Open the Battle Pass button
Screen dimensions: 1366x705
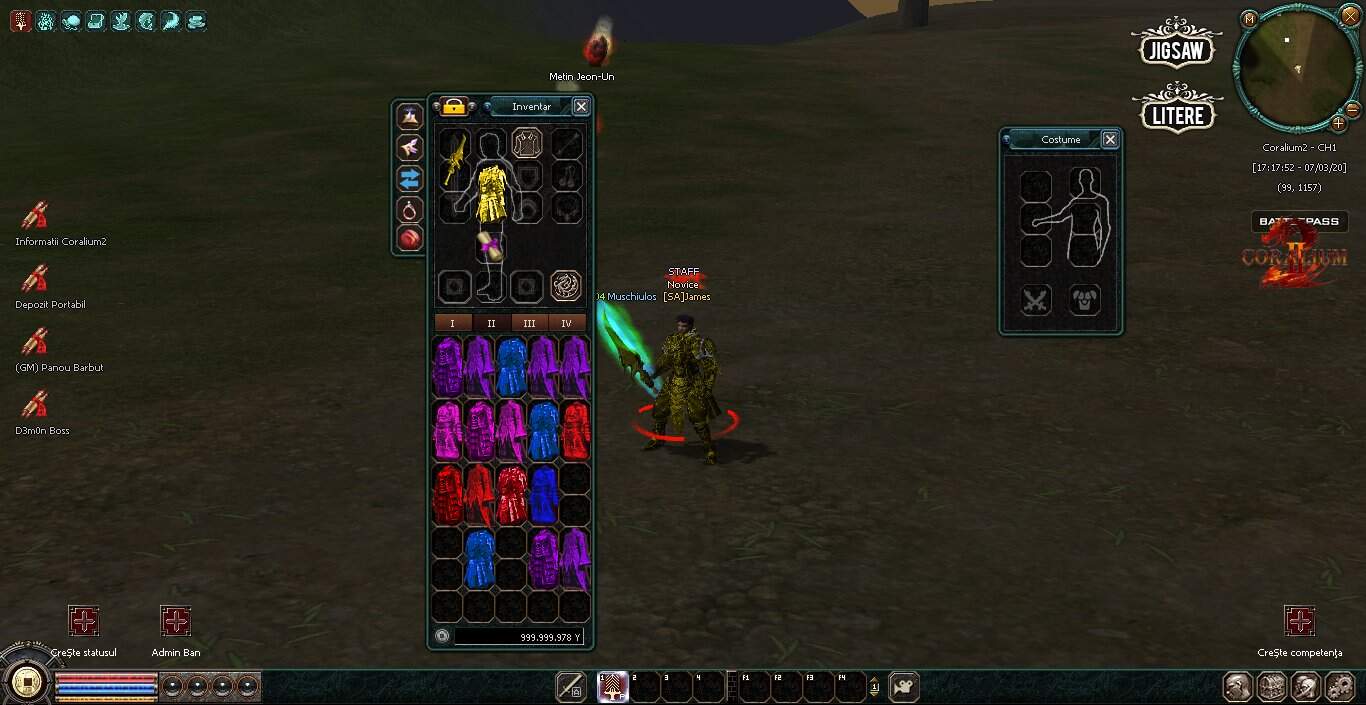coord(1299,221)
